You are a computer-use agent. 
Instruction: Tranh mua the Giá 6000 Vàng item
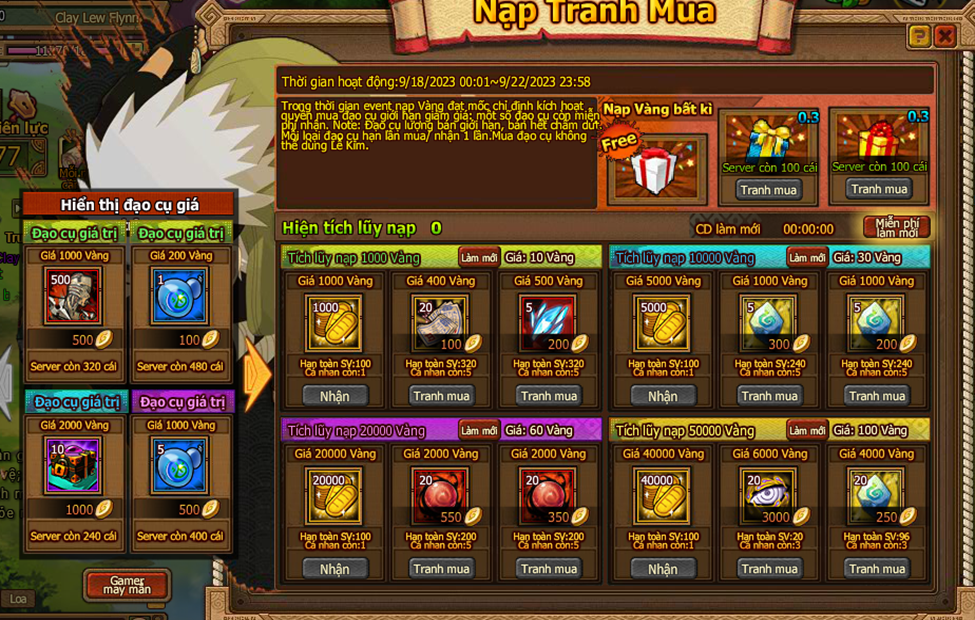tap(769, 569)
